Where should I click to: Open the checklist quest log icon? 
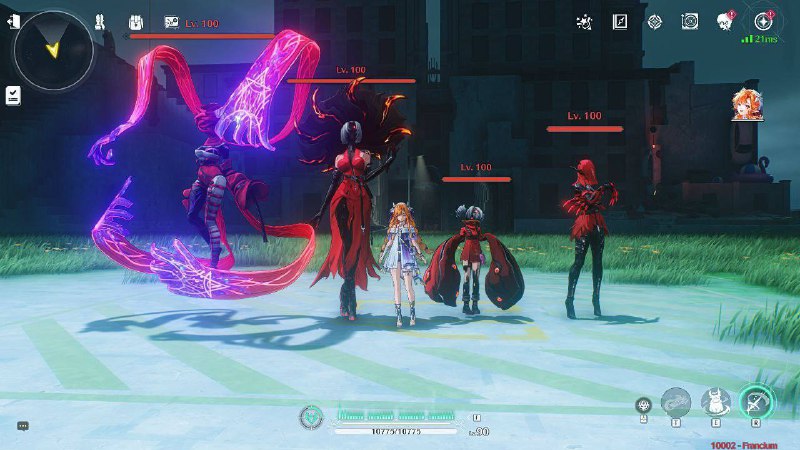(13, 95)
